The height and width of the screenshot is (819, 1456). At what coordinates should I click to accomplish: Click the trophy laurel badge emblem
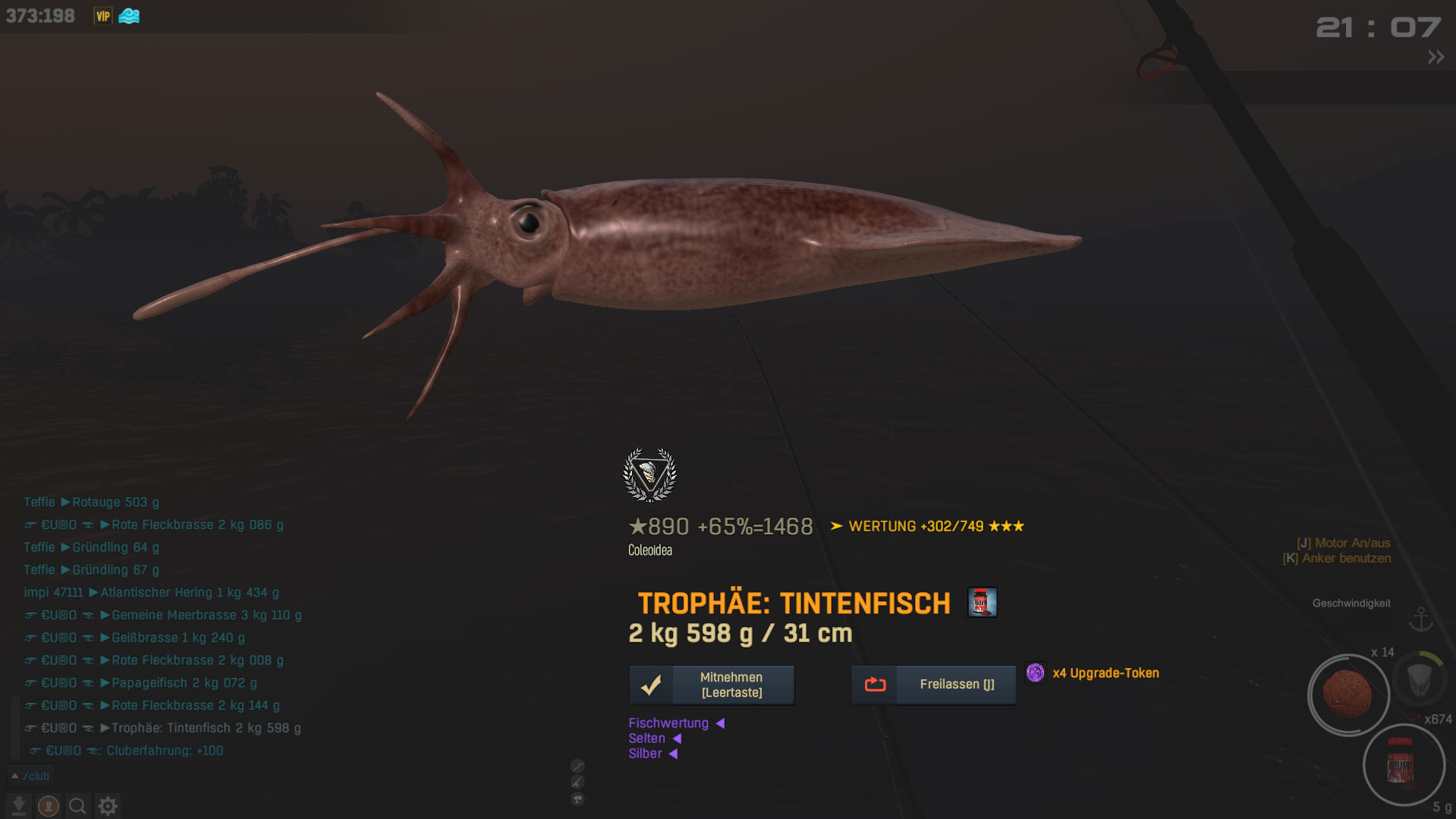tap(649, 475)
